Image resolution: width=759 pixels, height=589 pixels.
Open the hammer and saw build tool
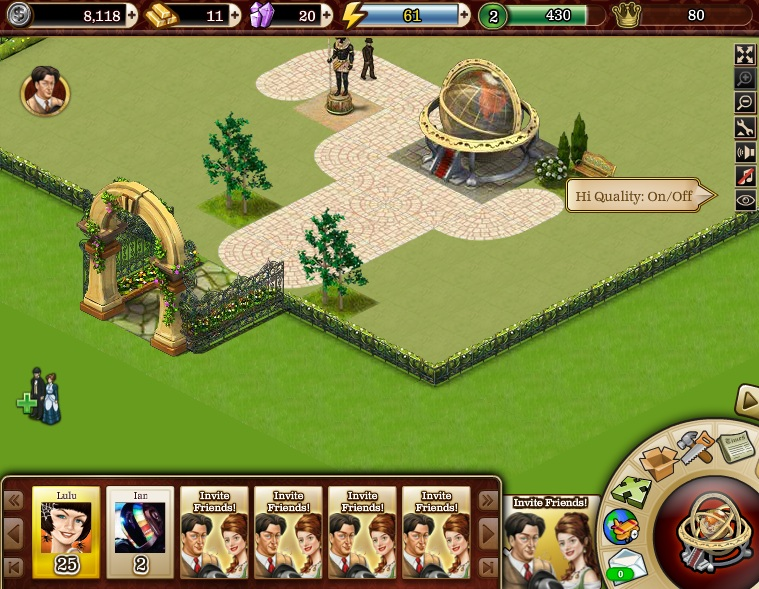(695, 447)
